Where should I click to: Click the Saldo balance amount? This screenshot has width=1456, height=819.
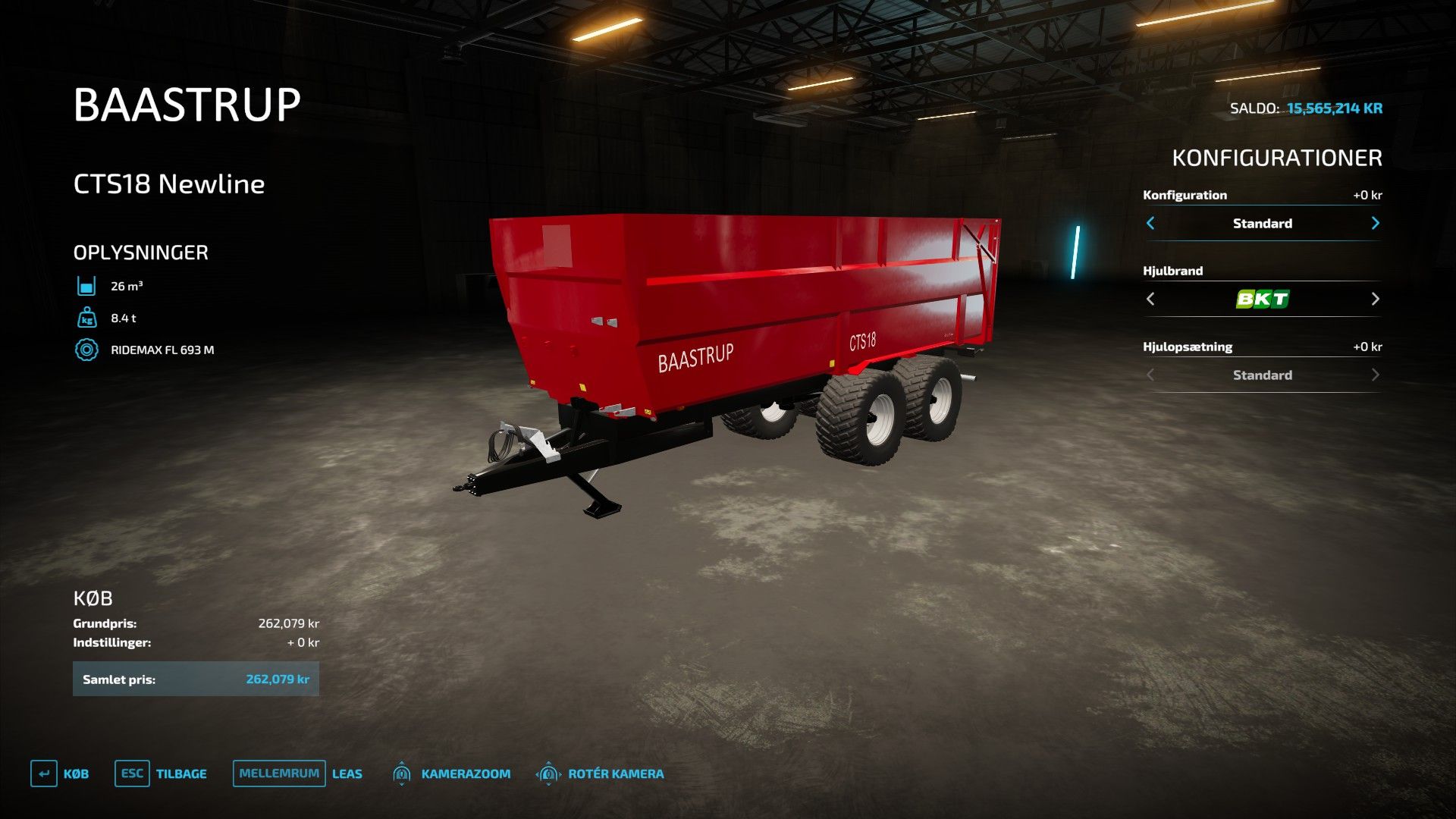click(1334, 108)
